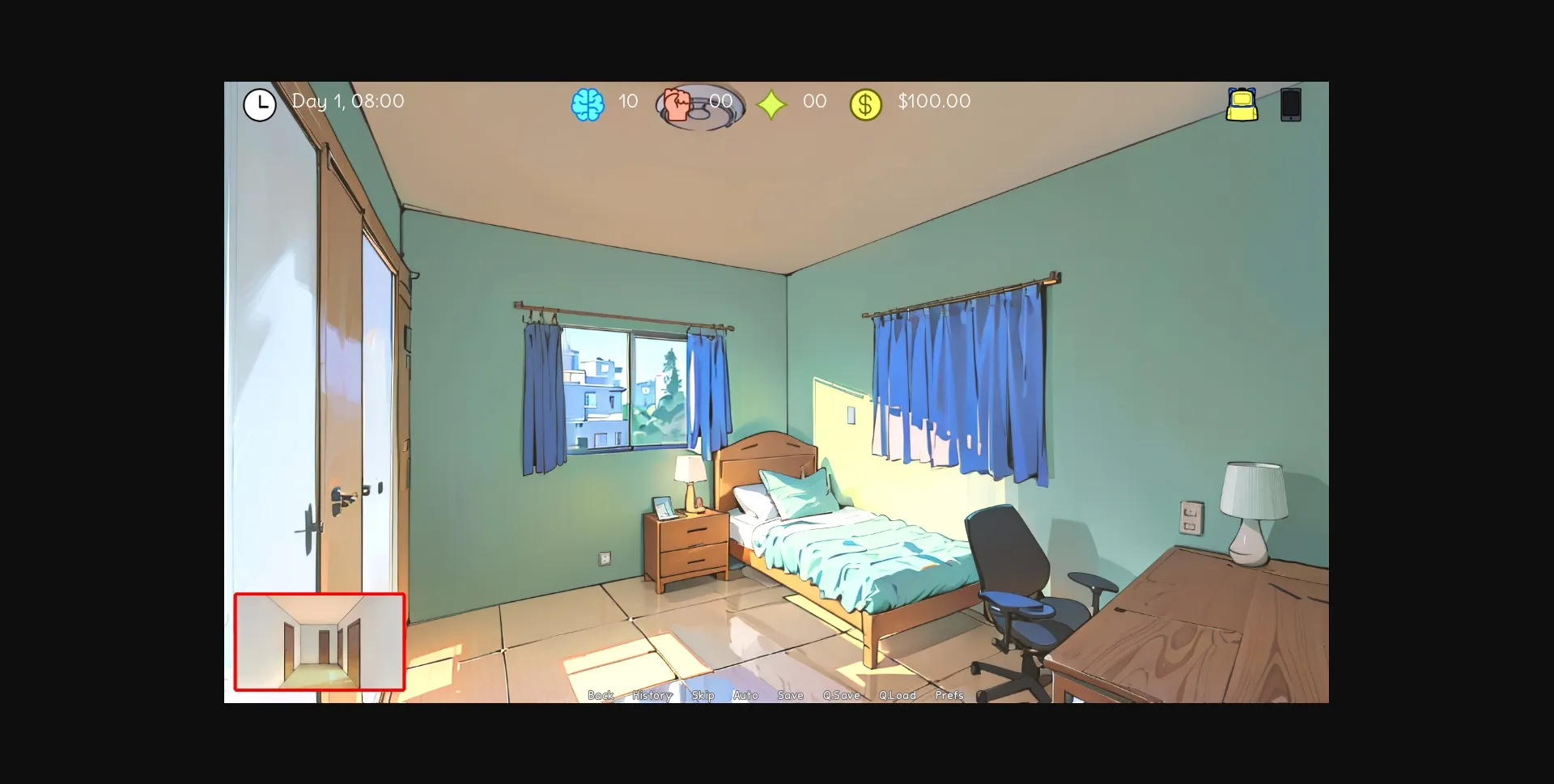This screenshot has height=784, width=1554.
Task: Click the green diamond points icon
Action: click(x=772, y=103)
